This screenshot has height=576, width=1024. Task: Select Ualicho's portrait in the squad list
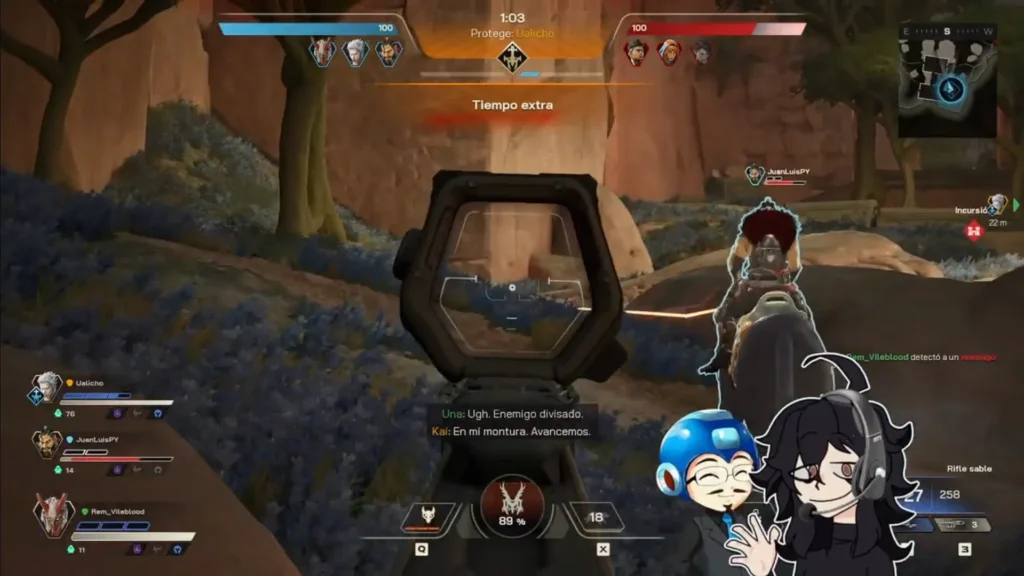[45, 387]
